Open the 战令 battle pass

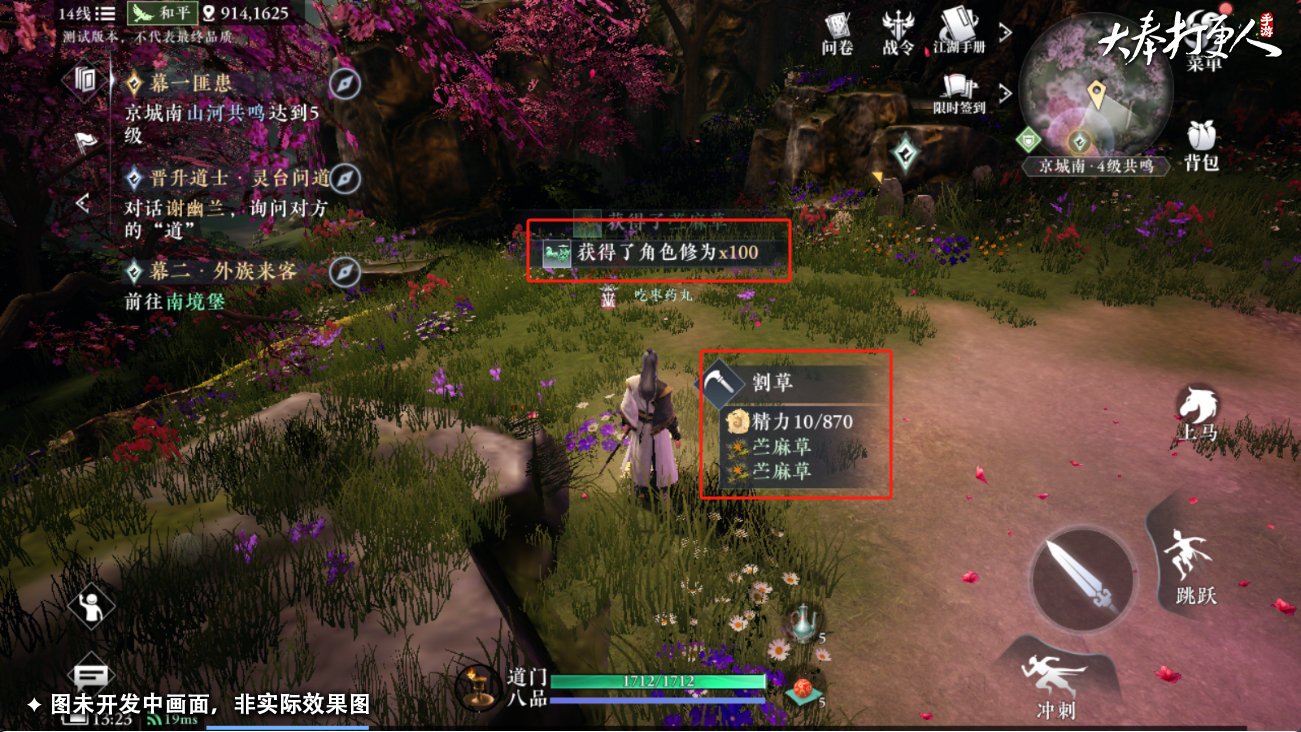[898, 32]
